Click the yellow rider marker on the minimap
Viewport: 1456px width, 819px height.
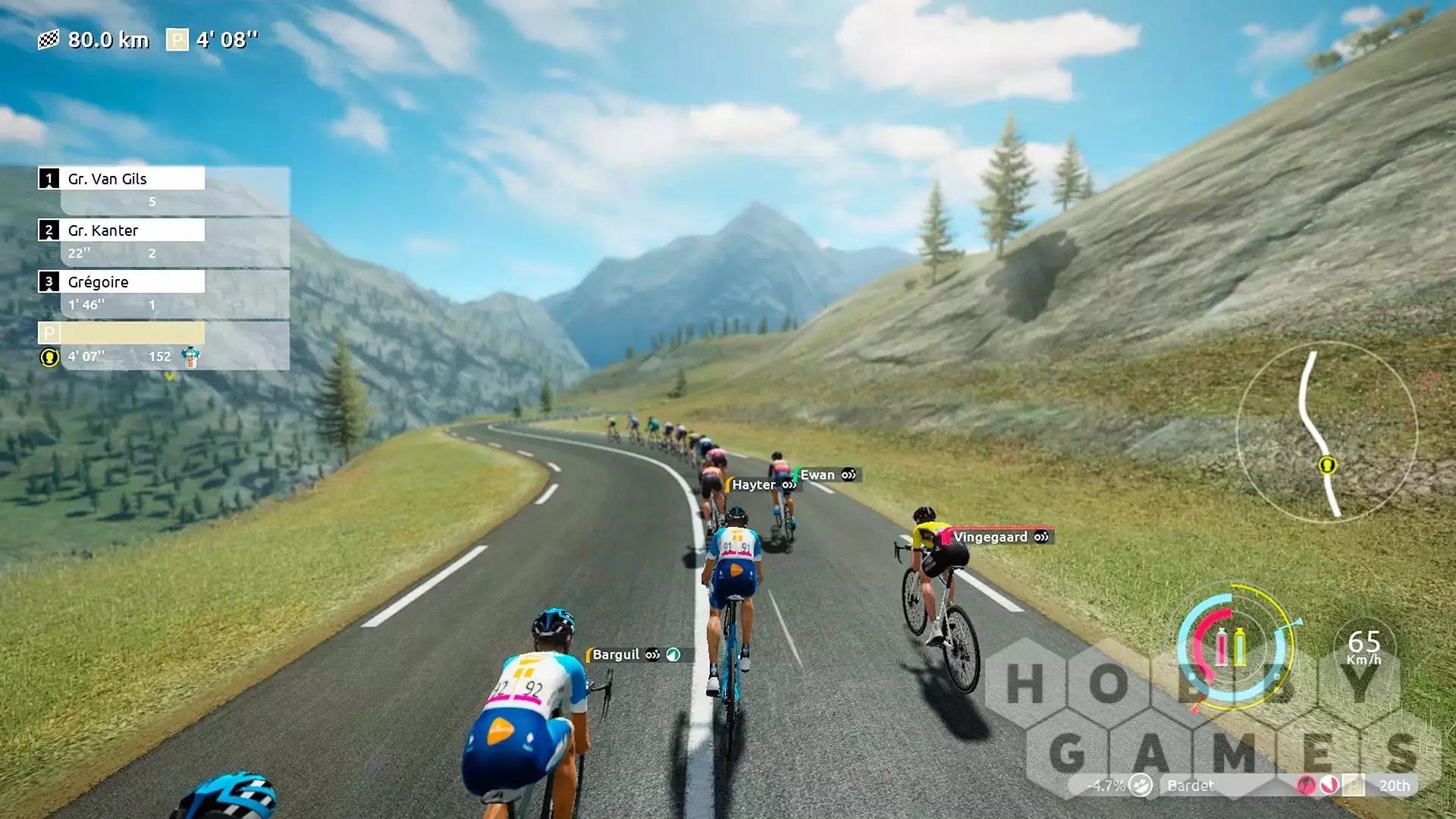point(1327,465)
